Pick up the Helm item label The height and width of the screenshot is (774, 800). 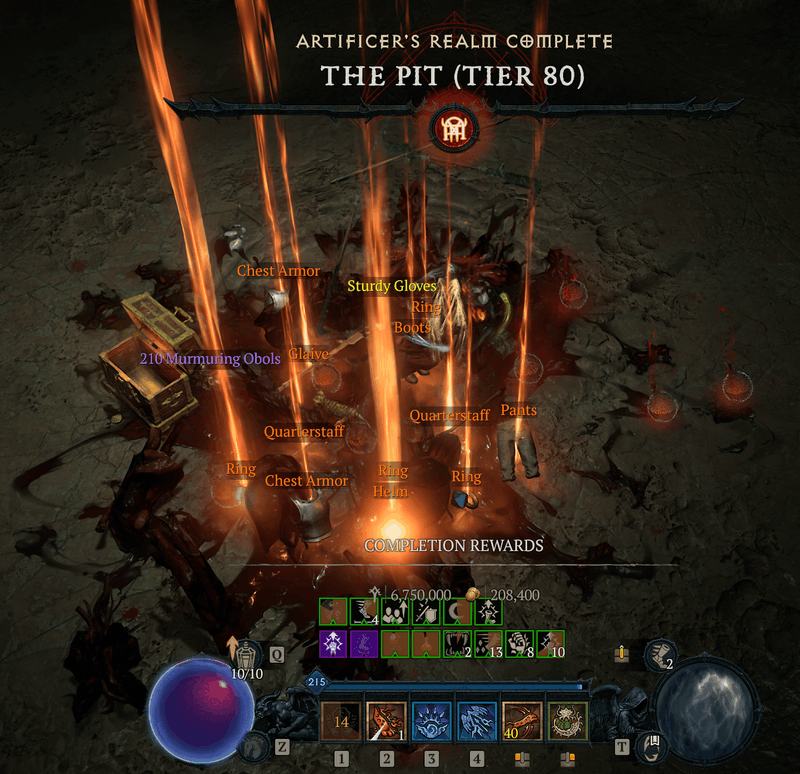click(x=390, y=491)
